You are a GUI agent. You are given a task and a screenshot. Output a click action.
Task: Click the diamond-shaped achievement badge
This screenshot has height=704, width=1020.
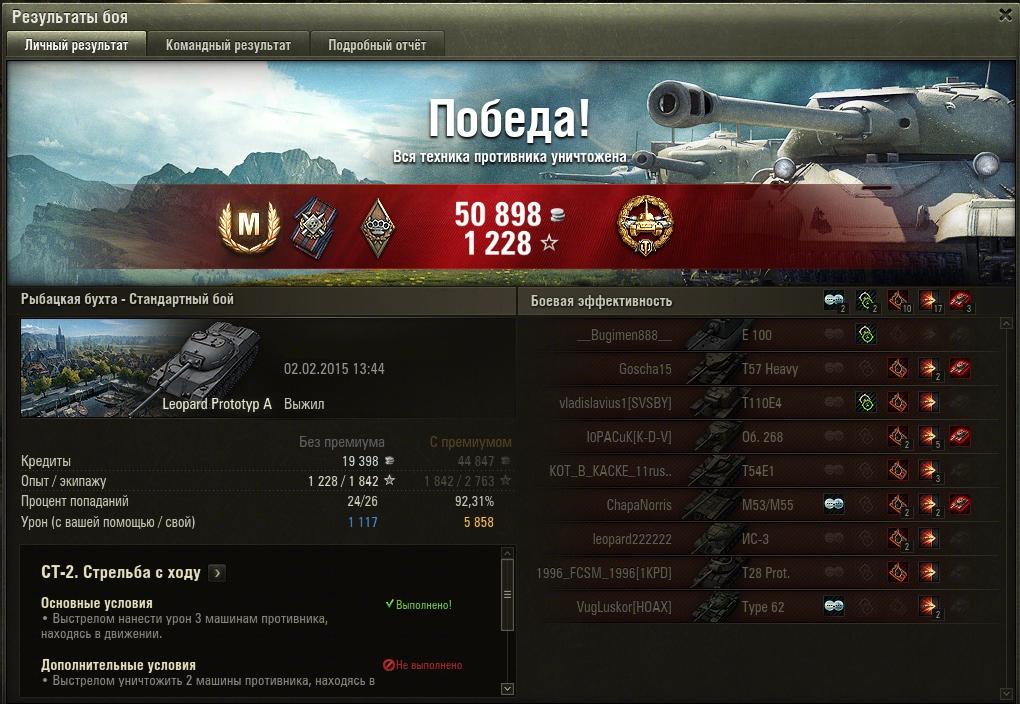click(376, 228)
